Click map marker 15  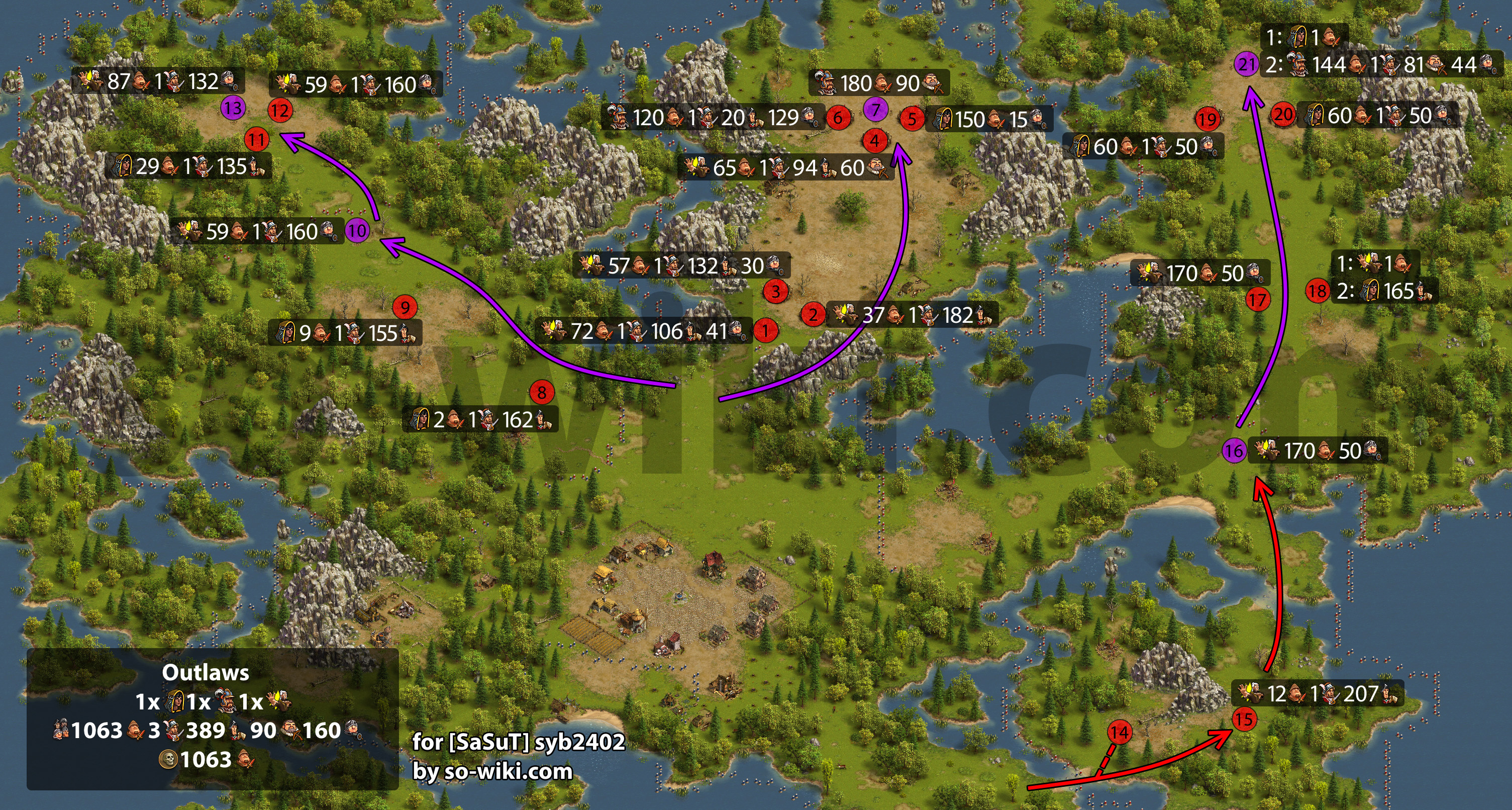coord(1243,719)
